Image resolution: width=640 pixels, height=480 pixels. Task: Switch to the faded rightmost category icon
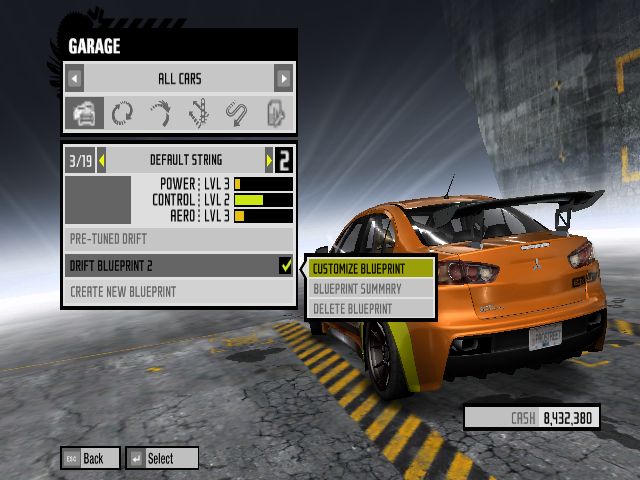[x=275, y=113]
